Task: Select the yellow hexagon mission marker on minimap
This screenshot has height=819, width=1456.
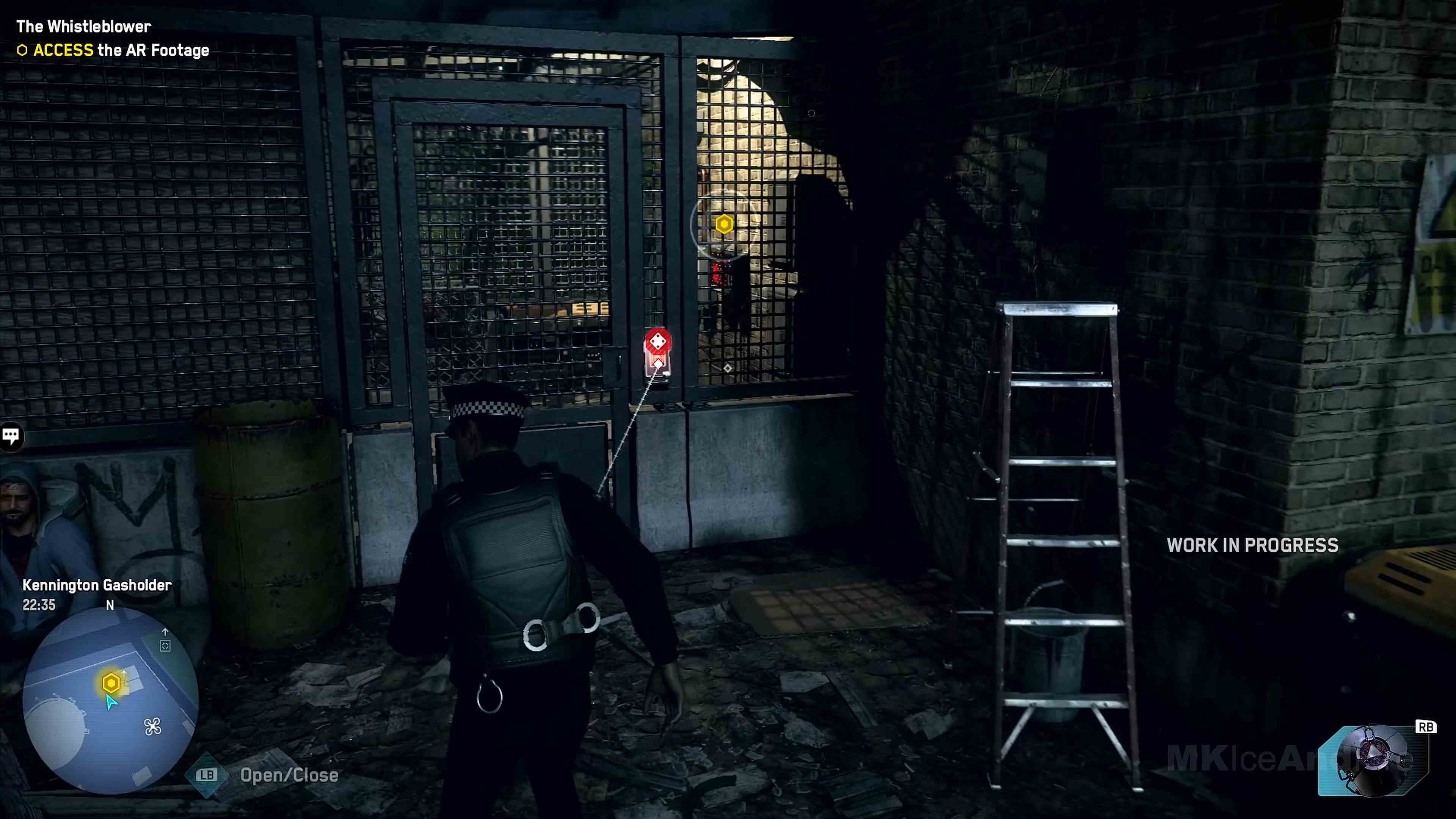Action: tap(111, 683)
